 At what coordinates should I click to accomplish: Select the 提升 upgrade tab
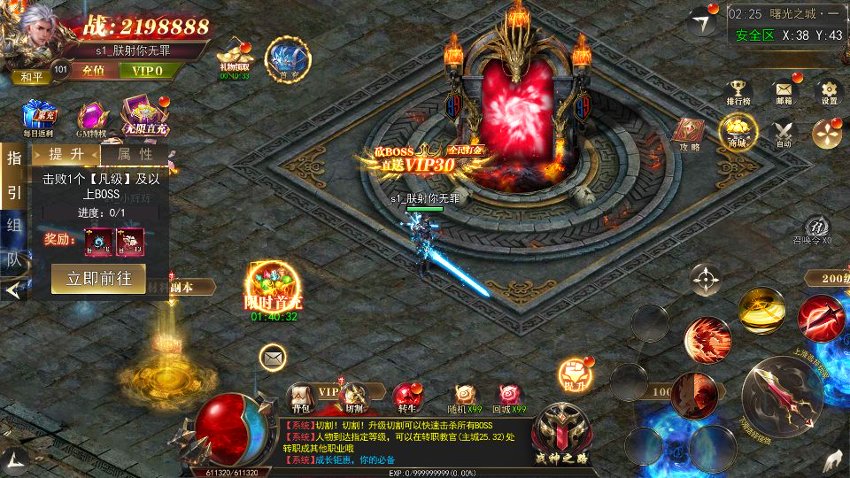(66, 154)
